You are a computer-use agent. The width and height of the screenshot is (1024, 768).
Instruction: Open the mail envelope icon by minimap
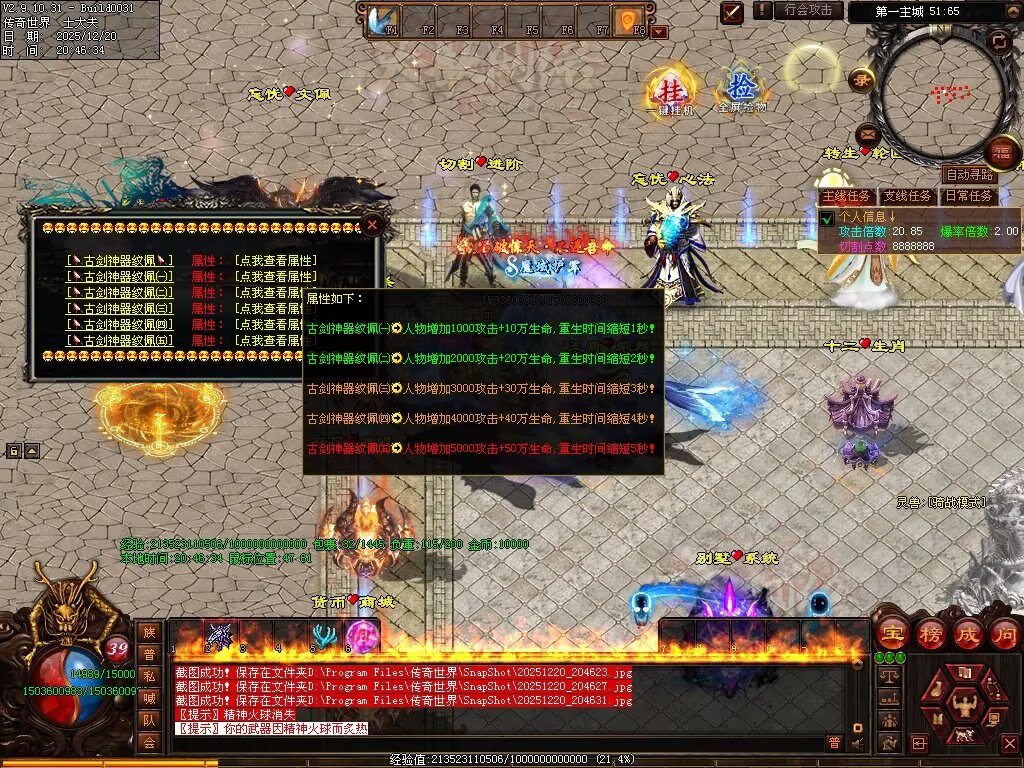pos(867,133)
